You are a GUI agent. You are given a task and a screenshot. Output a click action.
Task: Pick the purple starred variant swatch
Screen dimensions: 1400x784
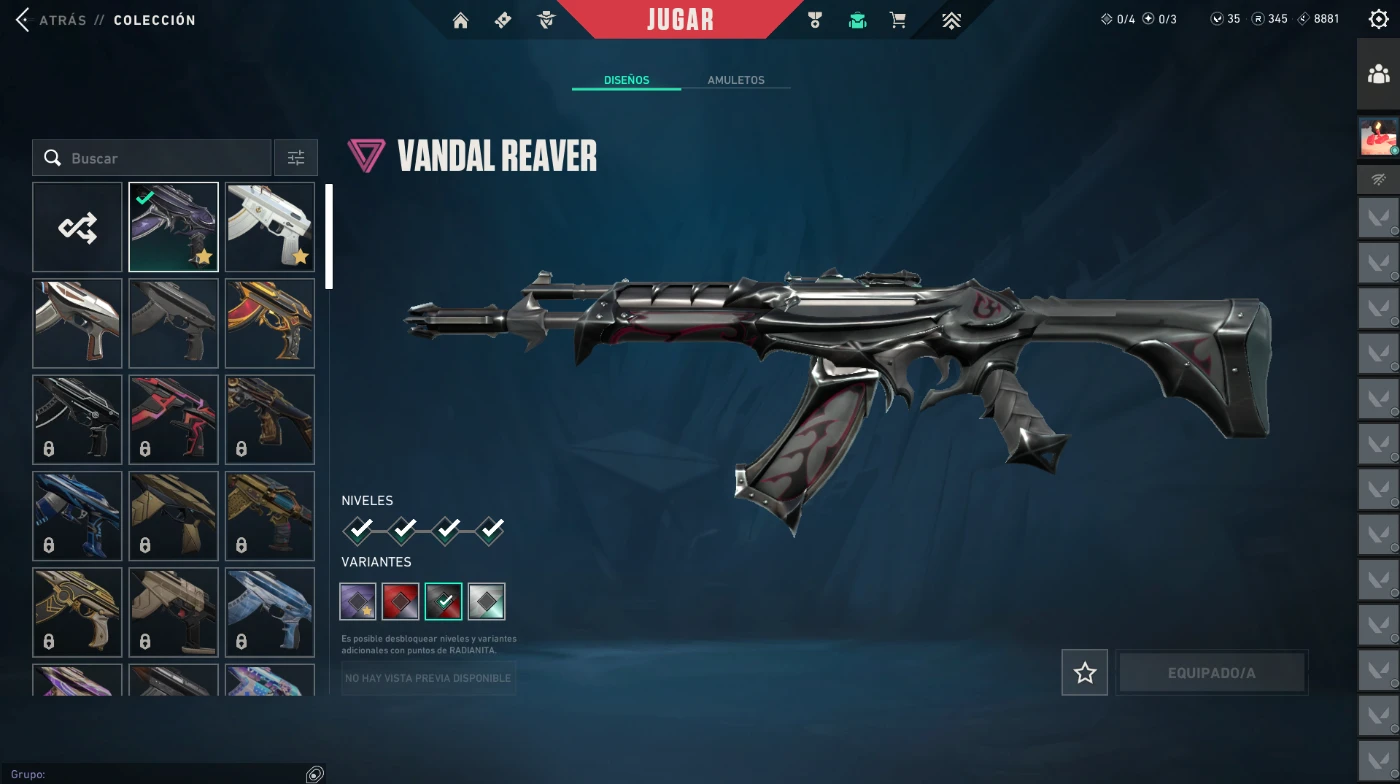(358, 601)
